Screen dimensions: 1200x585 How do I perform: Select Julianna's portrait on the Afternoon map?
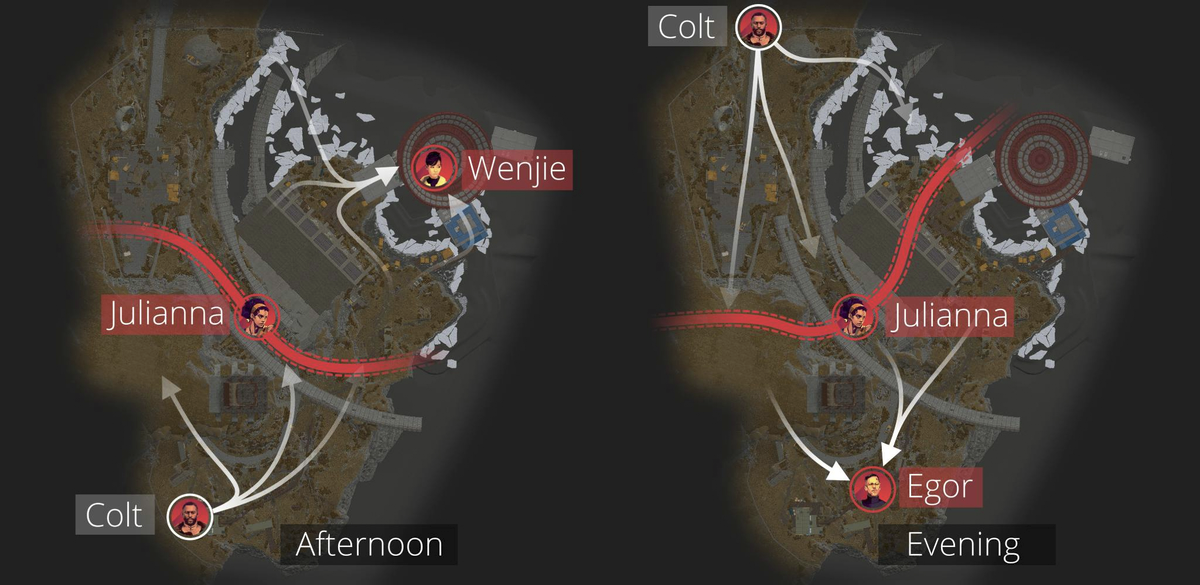click(256, 316)
